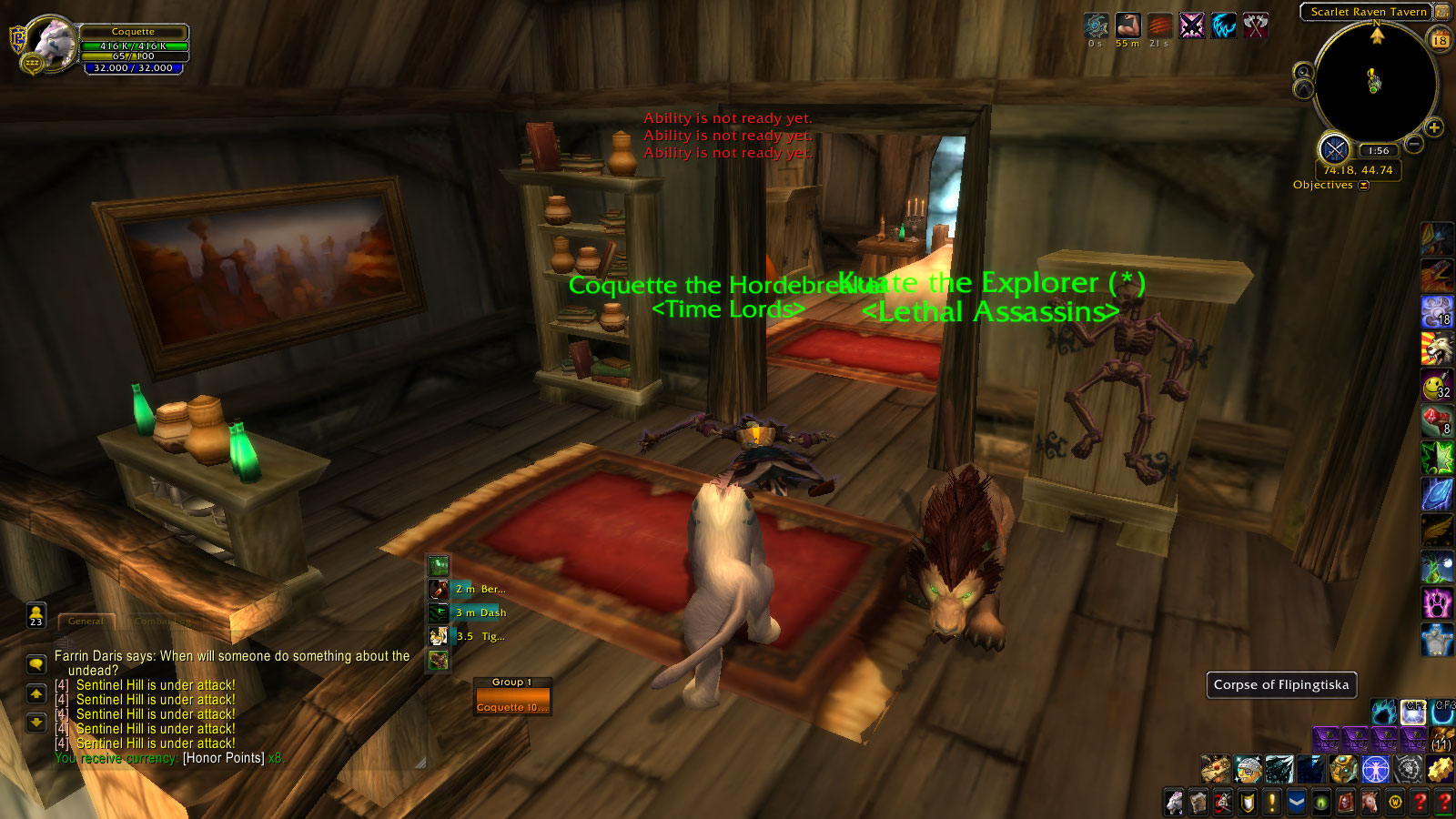The width and height of the screenshot is (1456, 819).
Task: Open the calendar button showing 18
Action: (1440, 39)
